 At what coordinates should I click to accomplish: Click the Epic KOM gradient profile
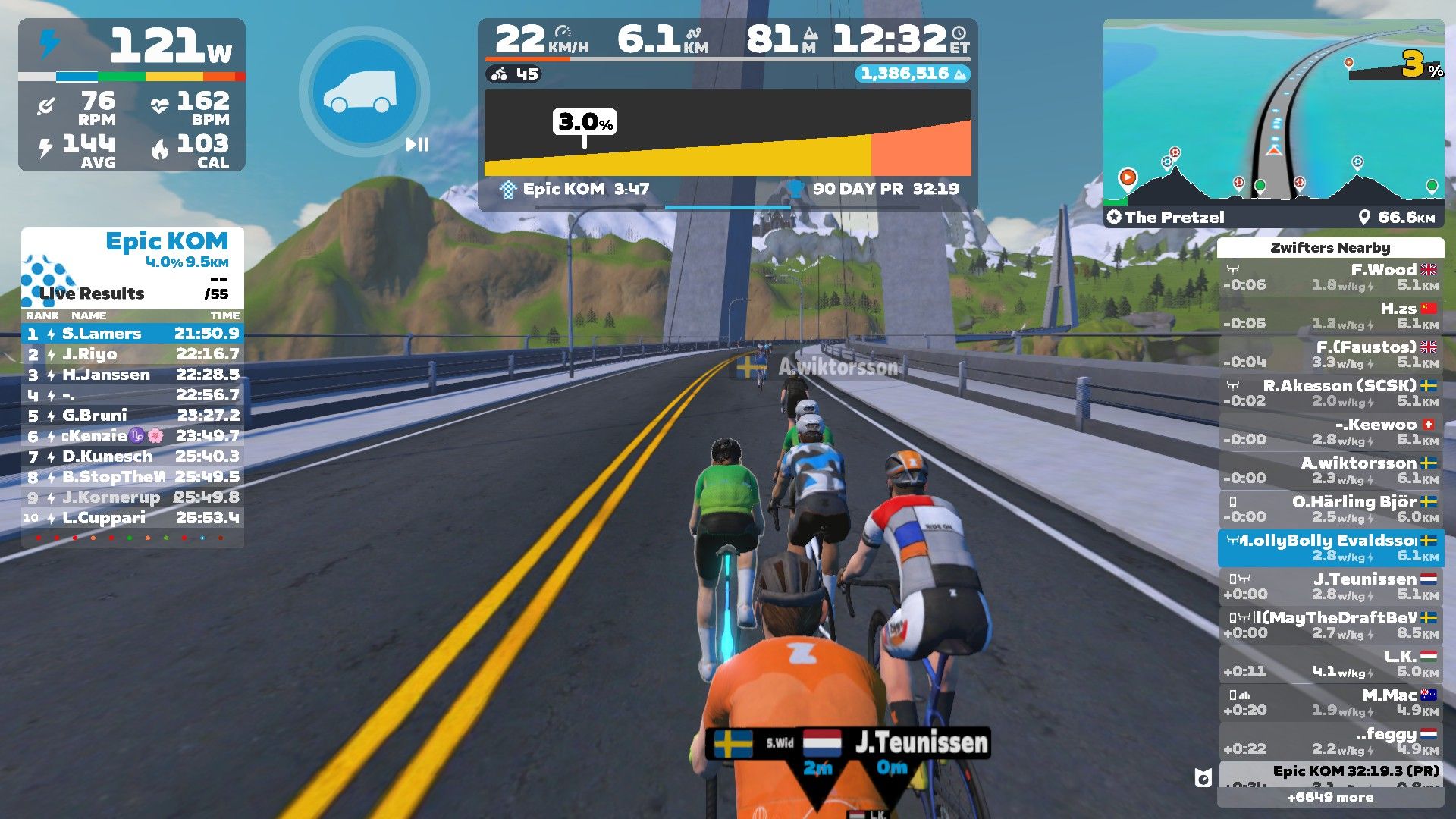(x=727, y=133)
